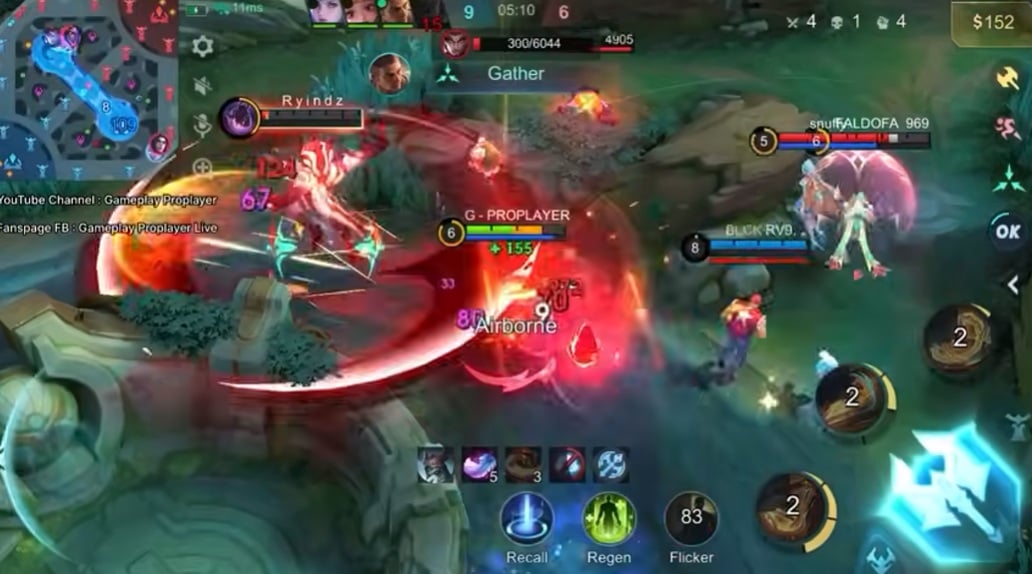The height and width of the screenshot is (574, 1032).
Task: Select the enemy hero portrait above the 300/6044 bar
Action: pos(454,45)
